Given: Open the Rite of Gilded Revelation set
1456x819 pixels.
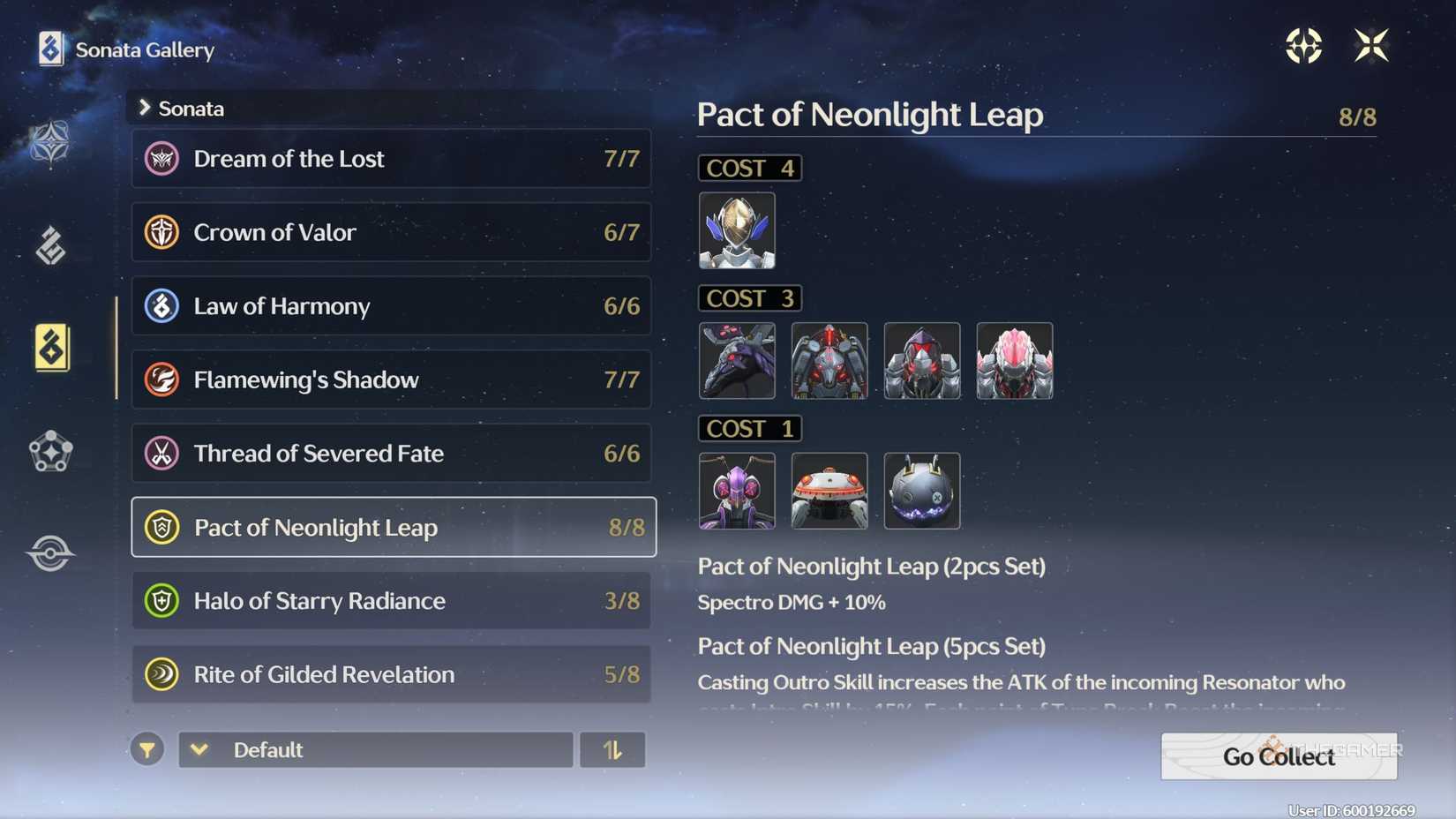Looking at the screenshot, I should (391, 673).
